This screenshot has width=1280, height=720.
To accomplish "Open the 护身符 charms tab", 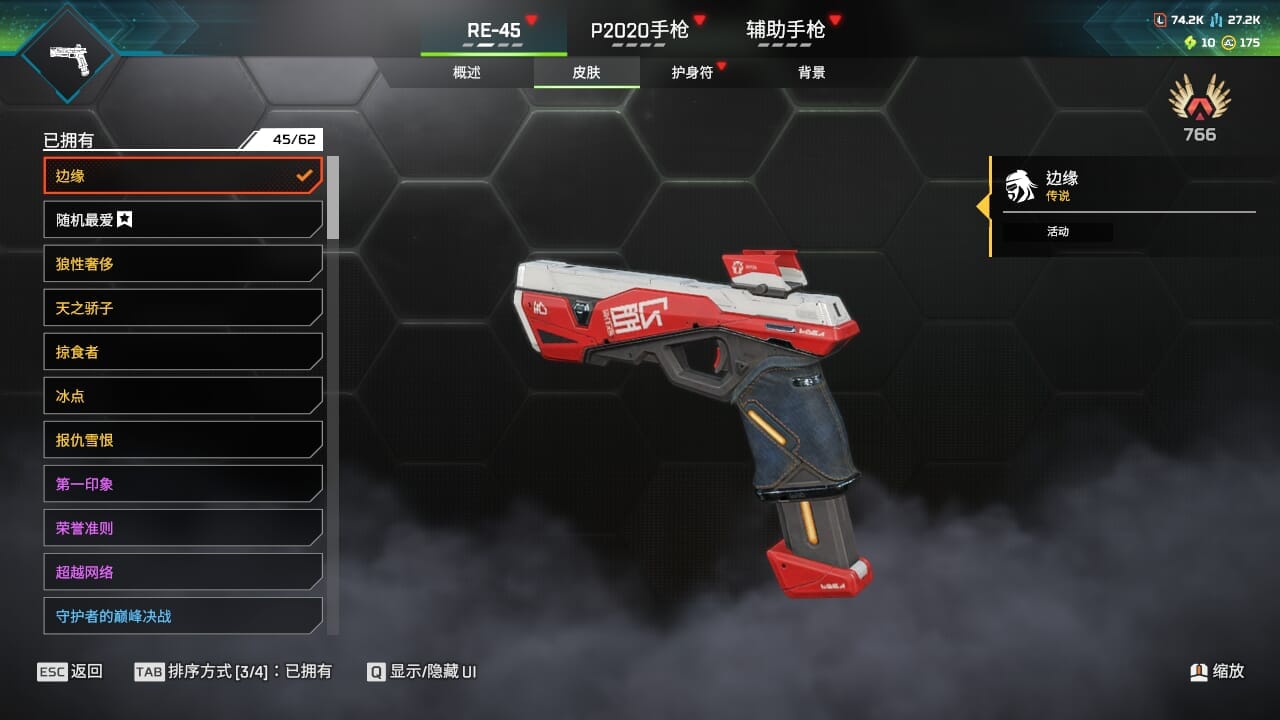I will pyautogui.click(x=692, y=73).
